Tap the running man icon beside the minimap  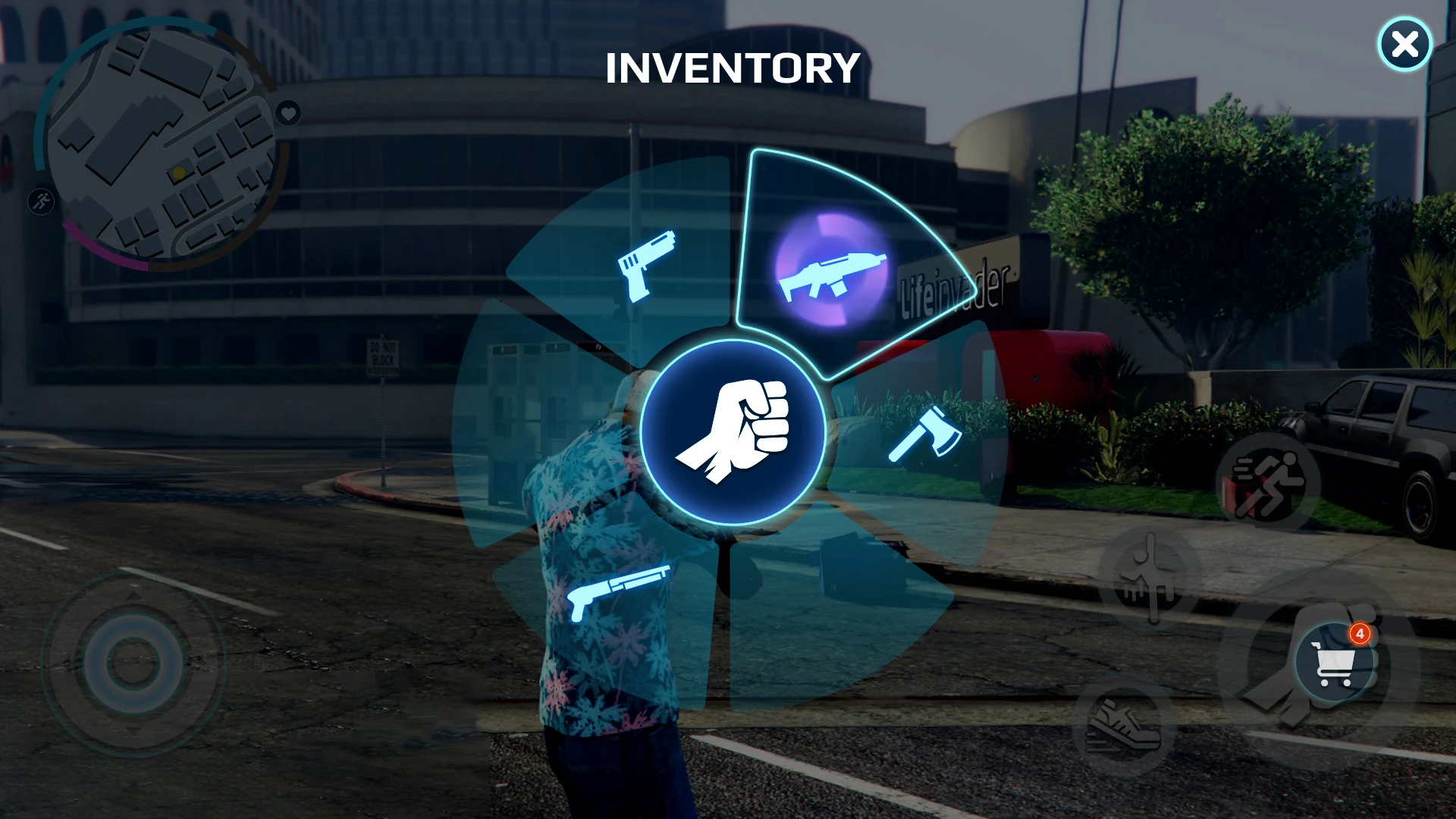pos(42,202)
